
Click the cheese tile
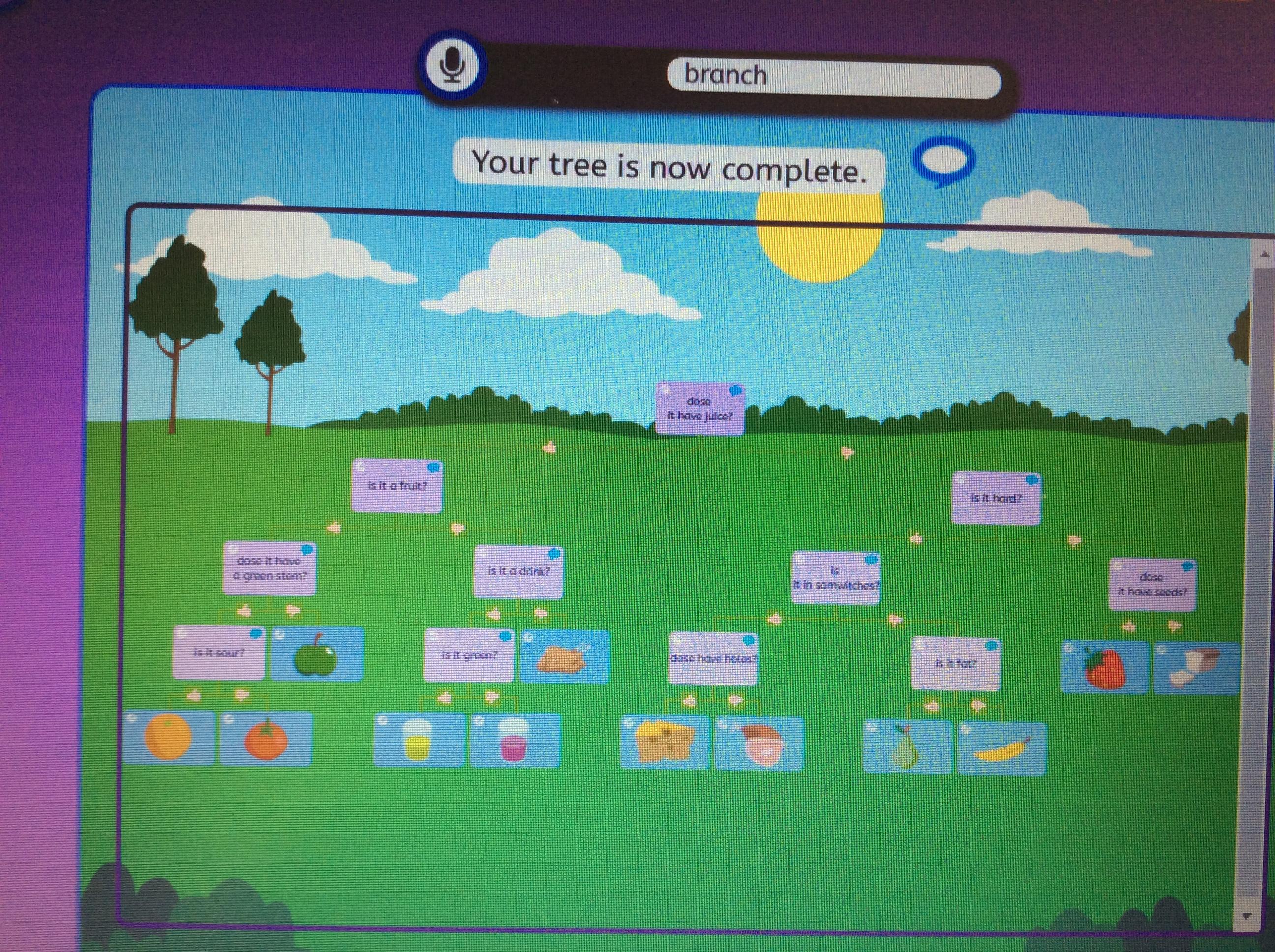pyautogui.click(x=665, y=744)
